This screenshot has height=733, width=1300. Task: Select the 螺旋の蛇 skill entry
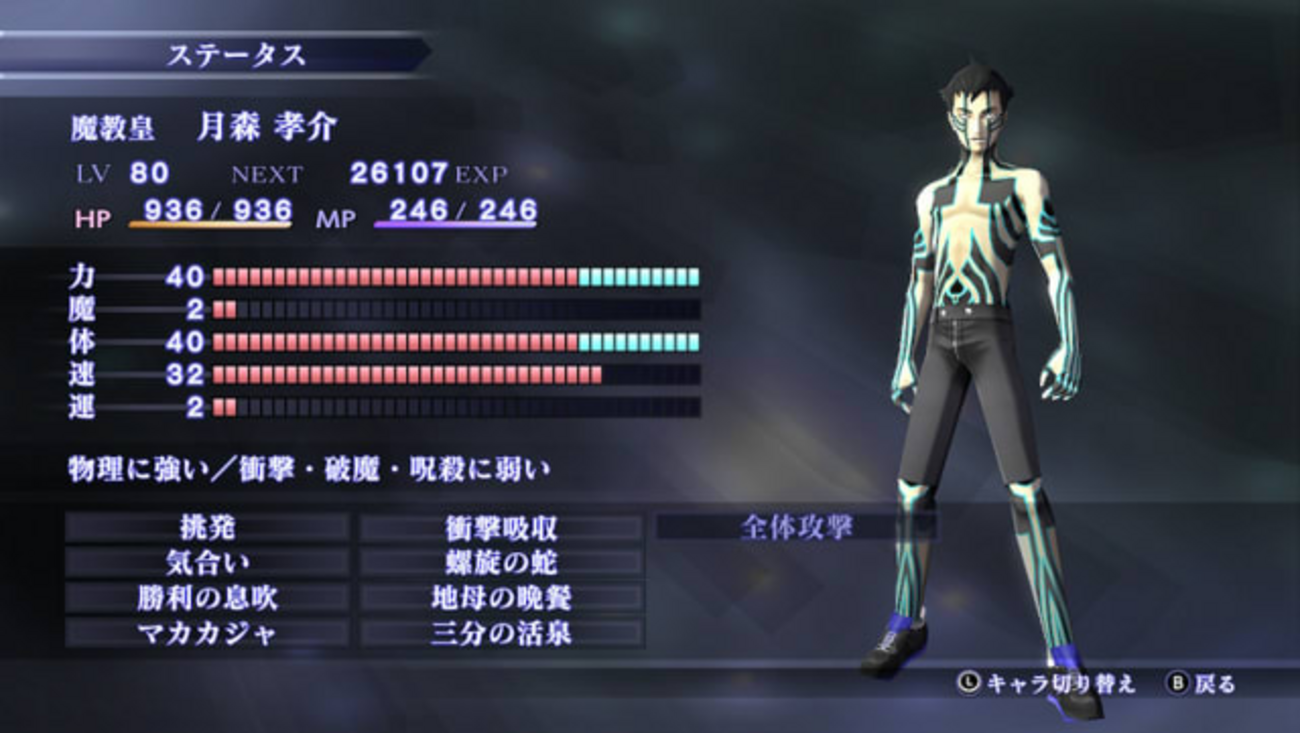coord(501,562)
